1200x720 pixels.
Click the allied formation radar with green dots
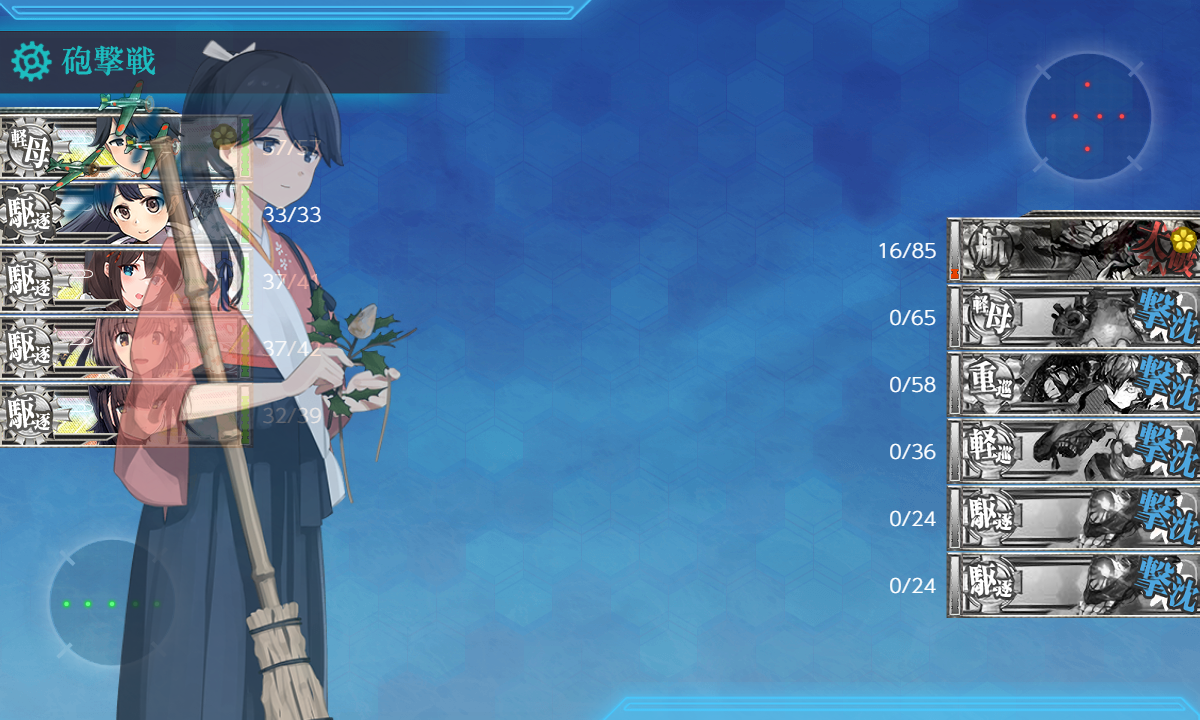pyautogui.click(x=111, y=603)
